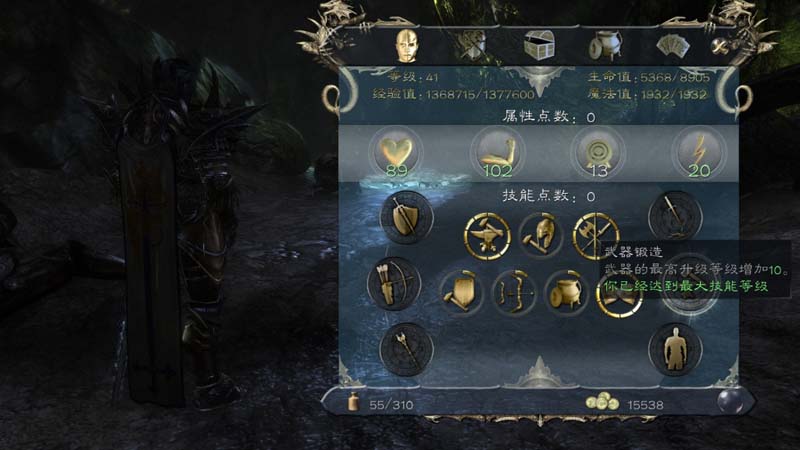800x450 pixels.
Task: Select the lightning bolt attribute
Action: tap(699, 153)
